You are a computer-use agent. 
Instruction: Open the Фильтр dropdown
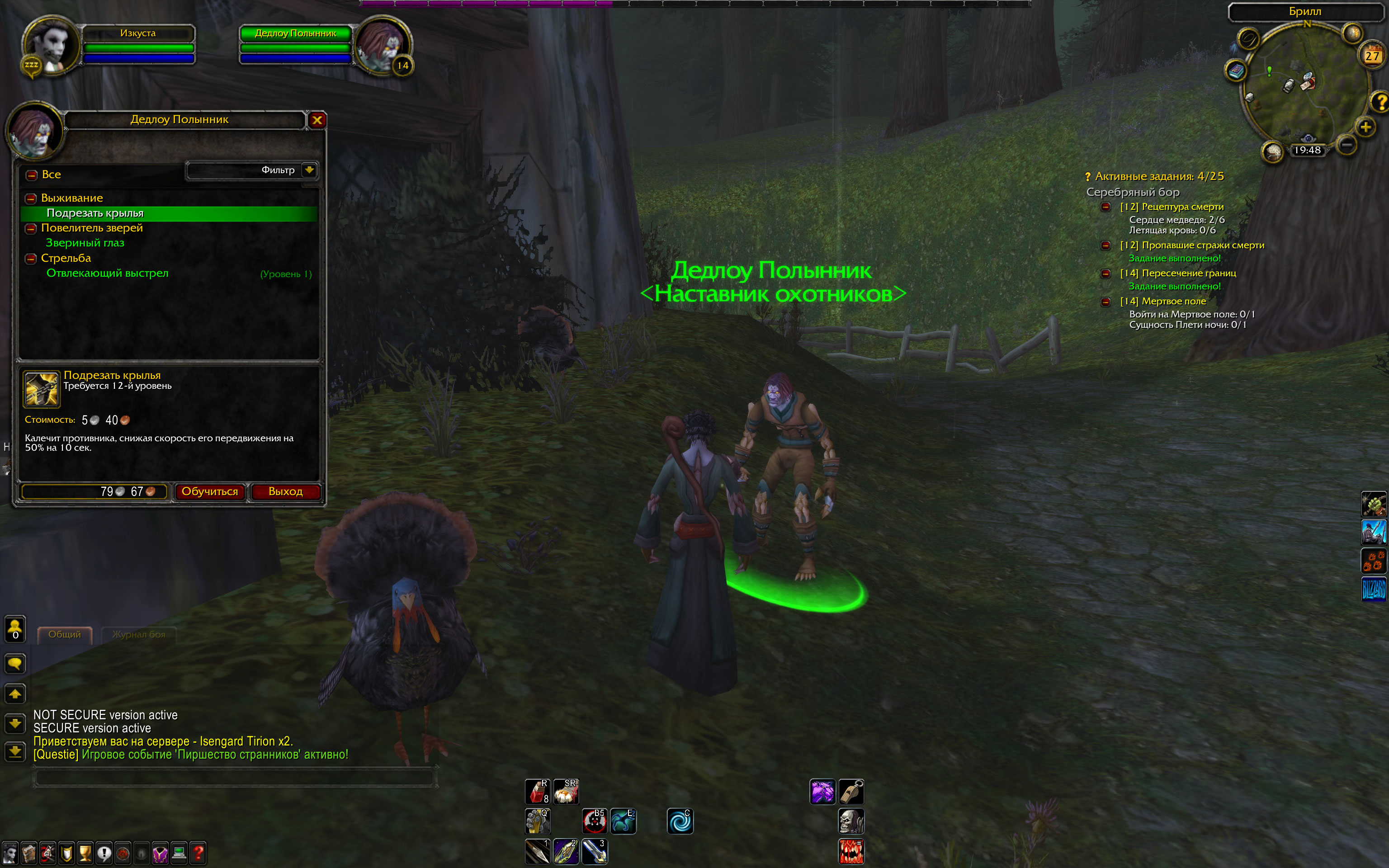[309, 170]
